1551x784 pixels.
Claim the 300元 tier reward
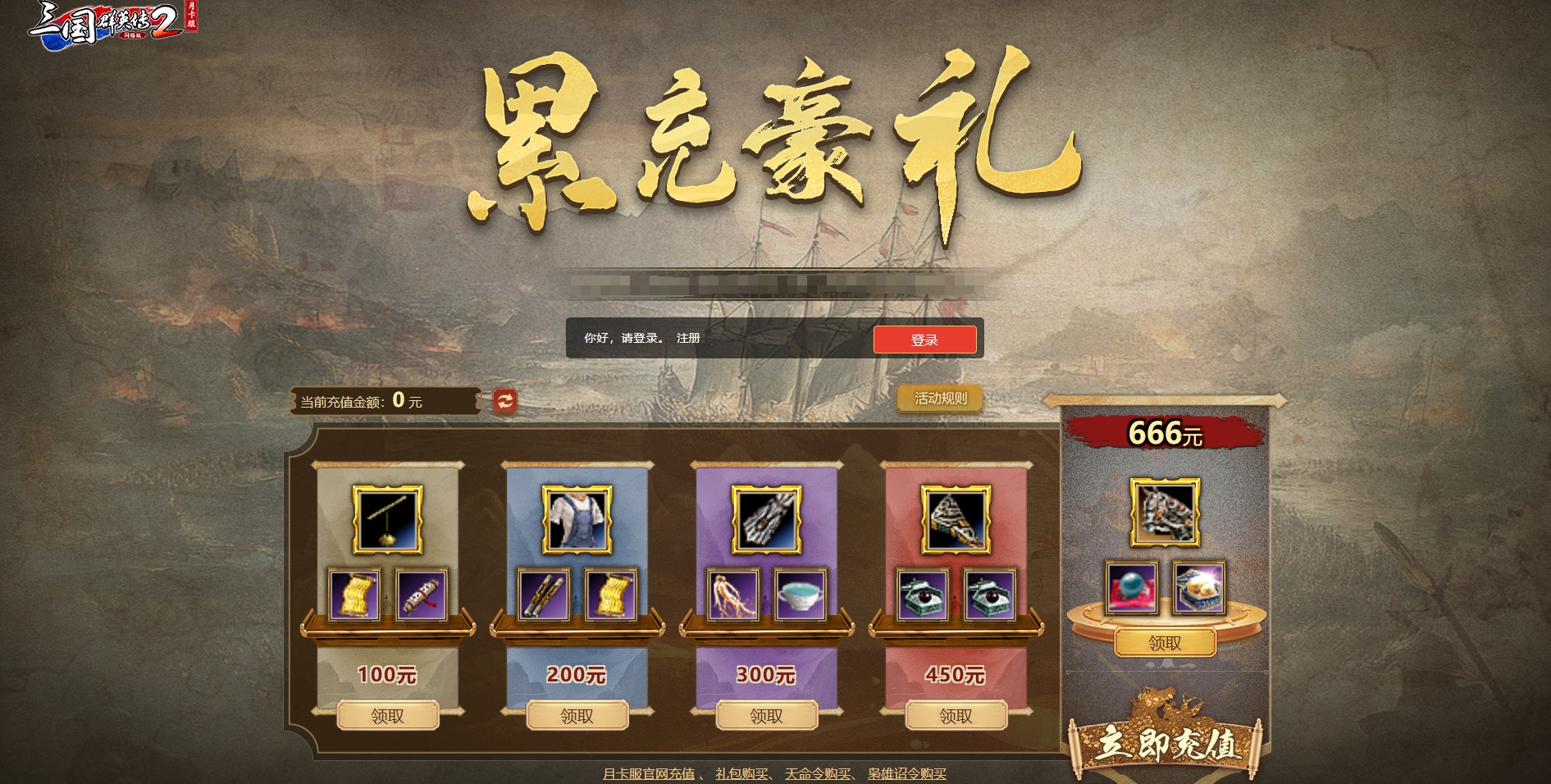click(x=766, y=716)
